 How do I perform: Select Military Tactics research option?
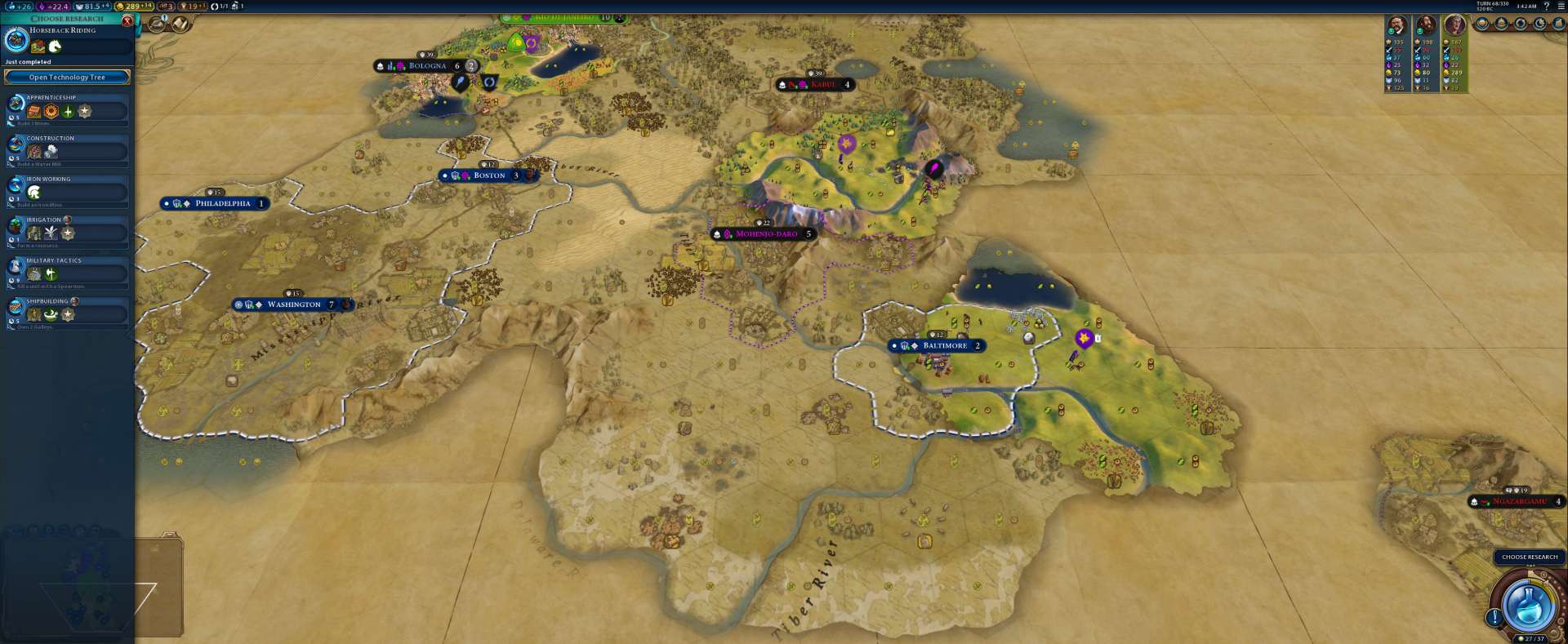pyautogui.click(x=68, y=273)
